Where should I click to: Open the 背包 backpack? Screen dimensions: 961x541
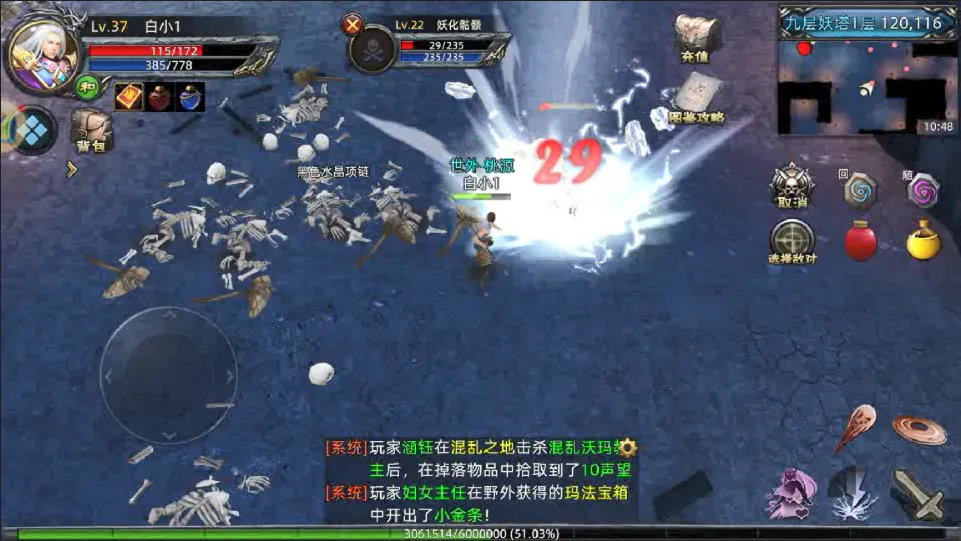pyautogui.click(x=91, y=130)
